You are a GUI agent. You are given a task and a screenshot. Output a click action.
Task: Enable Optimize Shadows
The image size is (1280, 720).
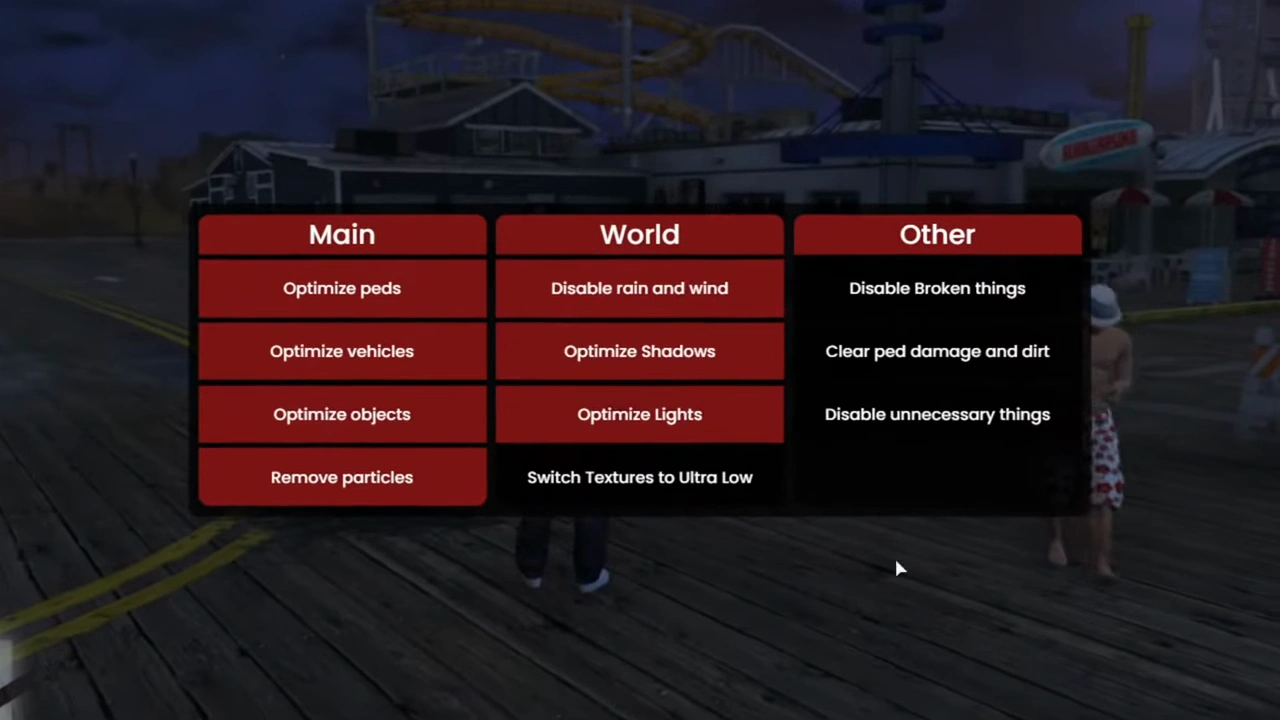(x=639, y=351)
